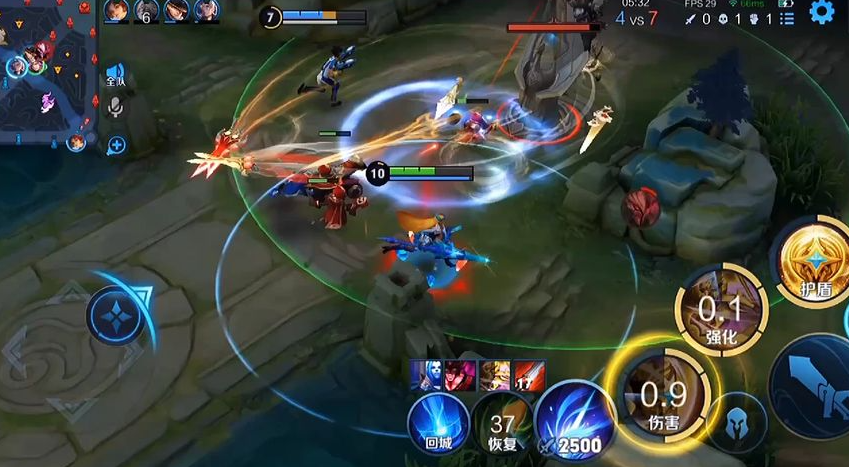Viewport: 849px width, 467px height.
Task: Select the teammate portrait showing number 6
Action: click(147, 11)
